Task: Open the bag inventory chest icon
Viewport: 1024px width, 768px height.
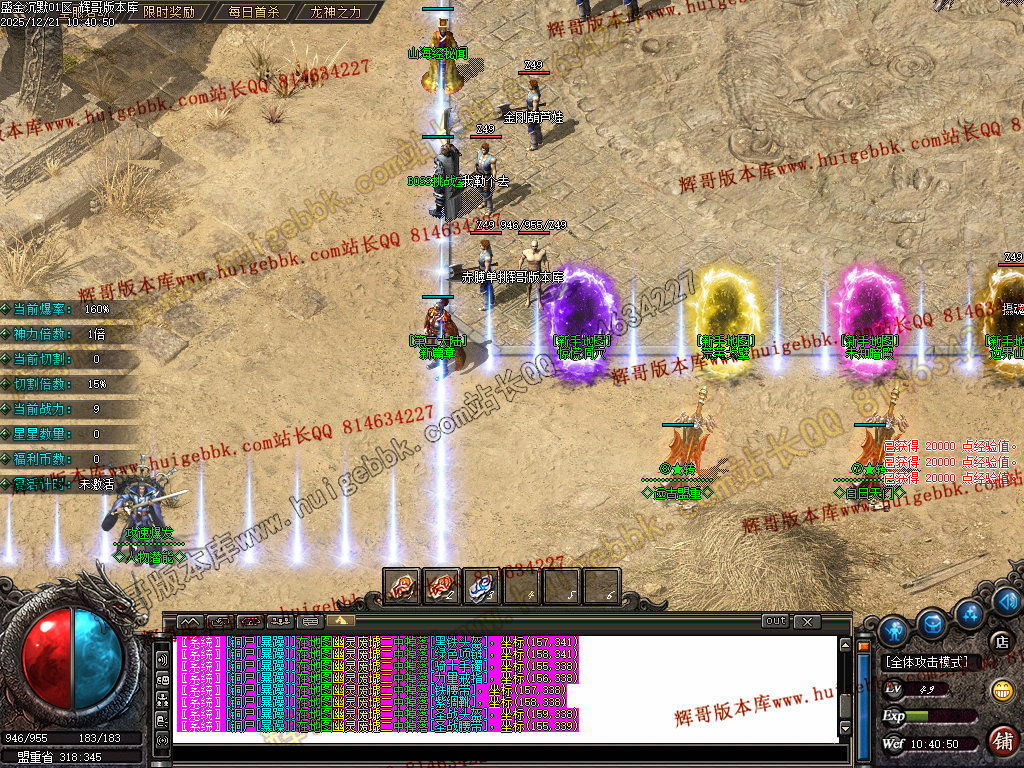Action: tap(933, 622)
